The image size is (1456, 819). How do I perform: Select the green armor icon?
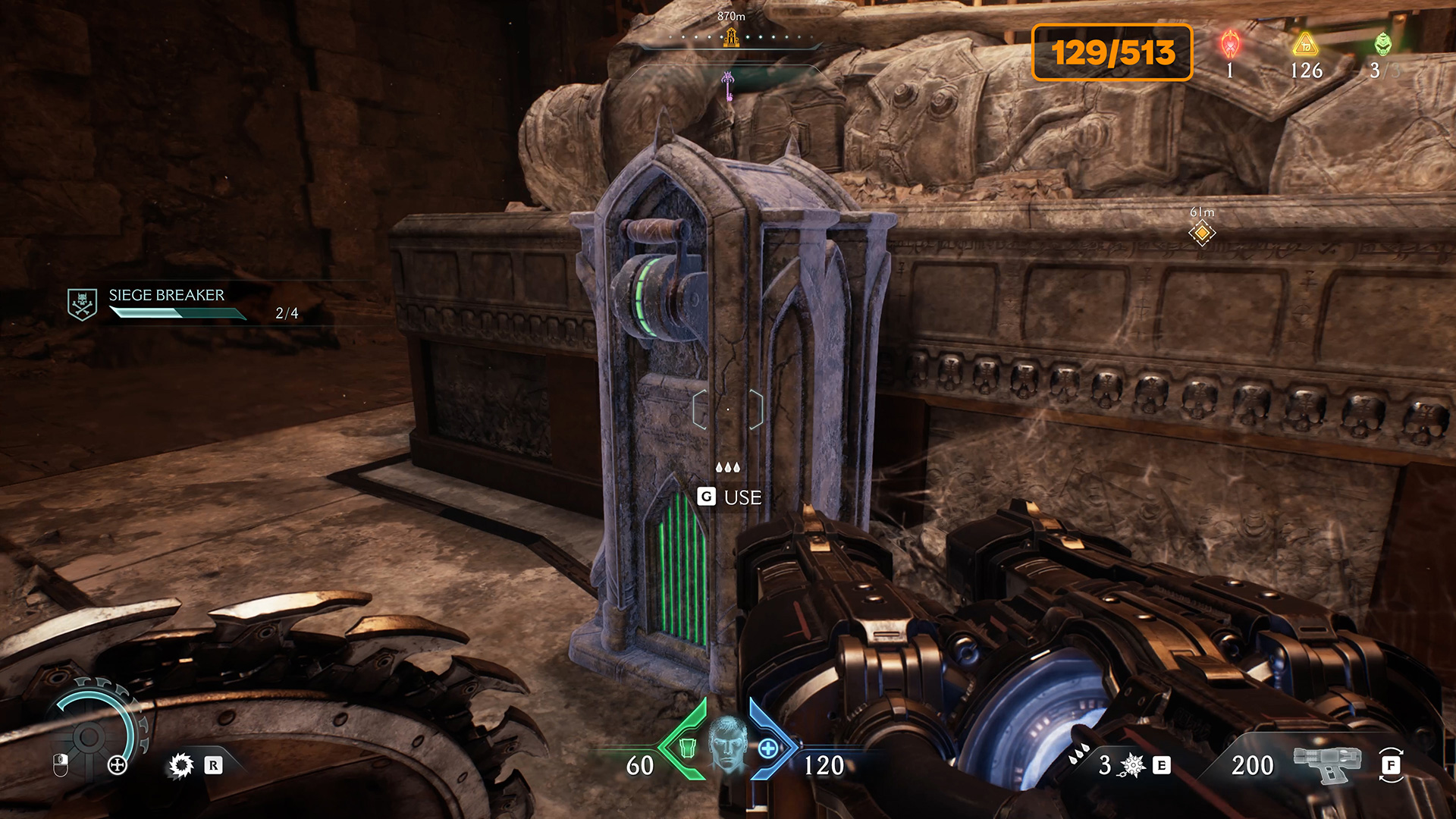(x=688, y=748)
